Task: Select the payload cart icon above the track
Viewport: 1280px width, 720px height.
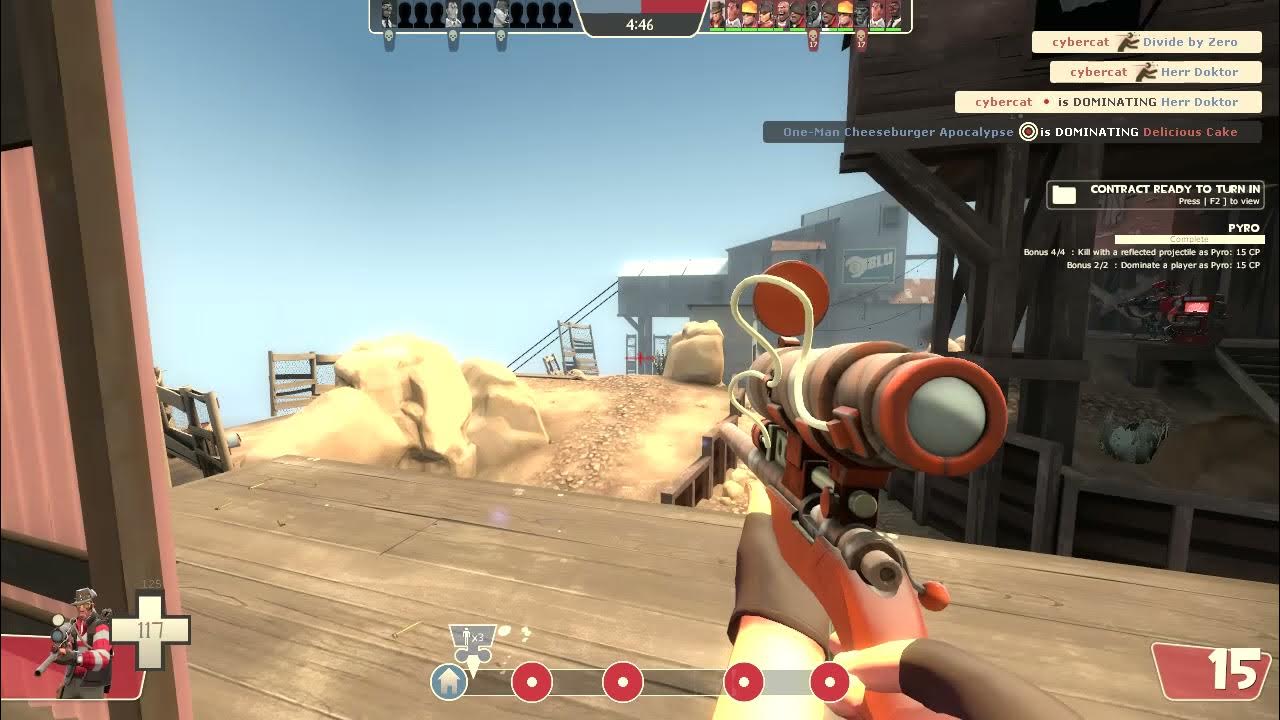Action: (x=472, y=643)
